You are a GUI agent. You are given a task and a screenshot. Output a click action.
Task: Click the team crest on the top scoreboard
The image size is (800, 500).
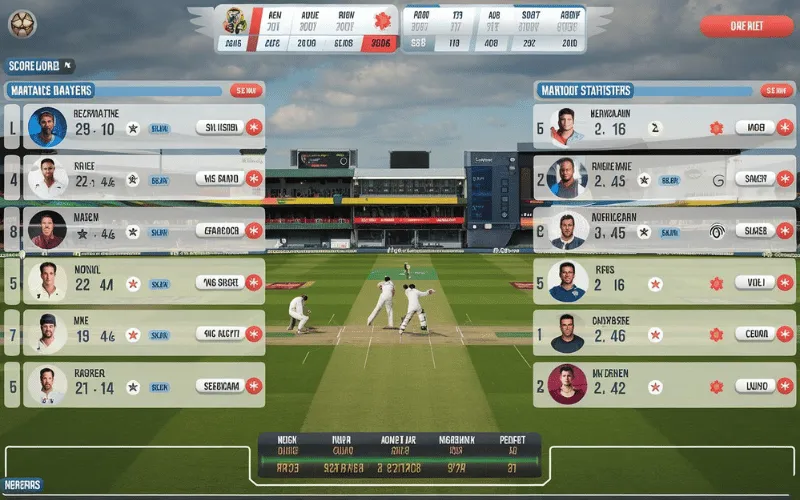coord(235,20)
